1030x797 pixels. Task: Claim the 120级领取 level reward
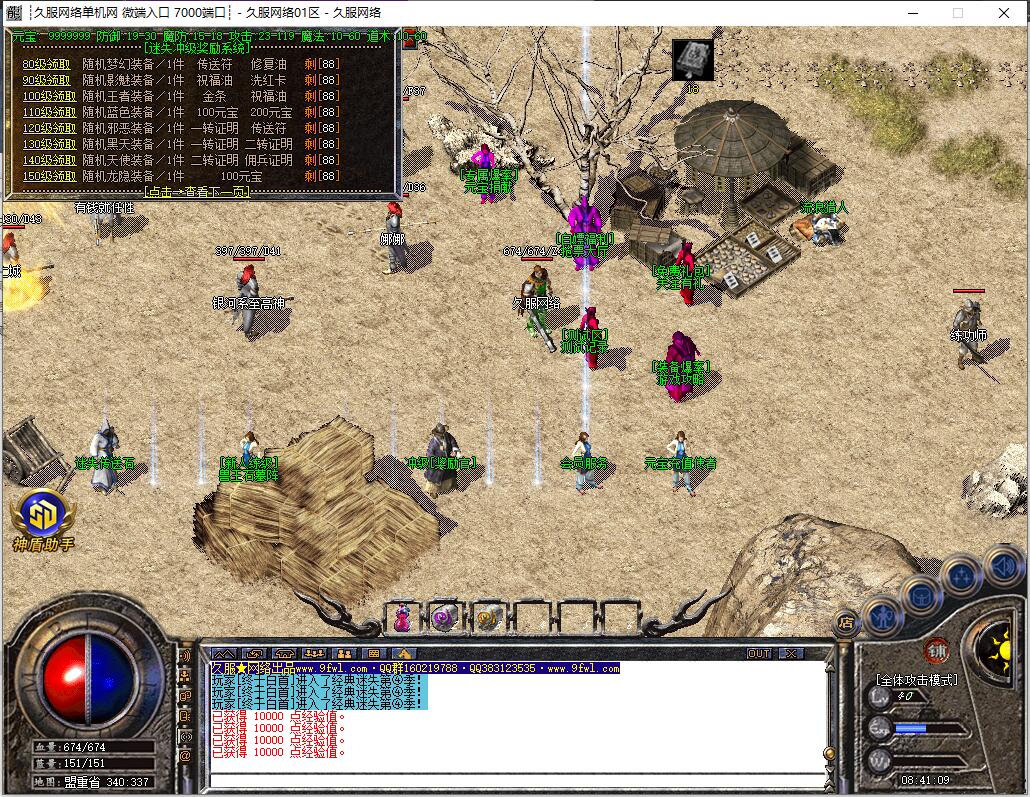48,128
